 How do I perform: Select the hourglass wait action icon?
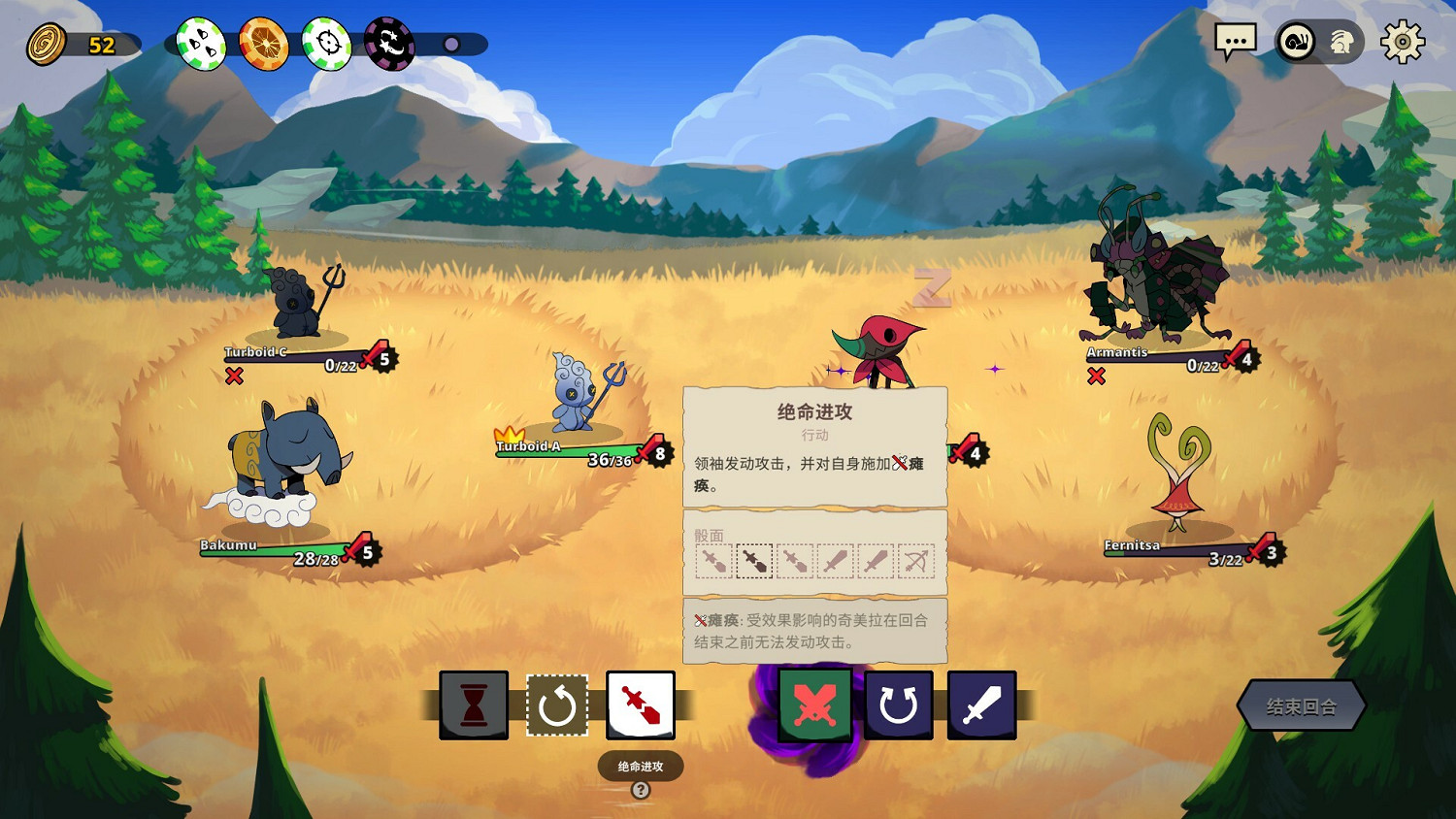[473, 705]
